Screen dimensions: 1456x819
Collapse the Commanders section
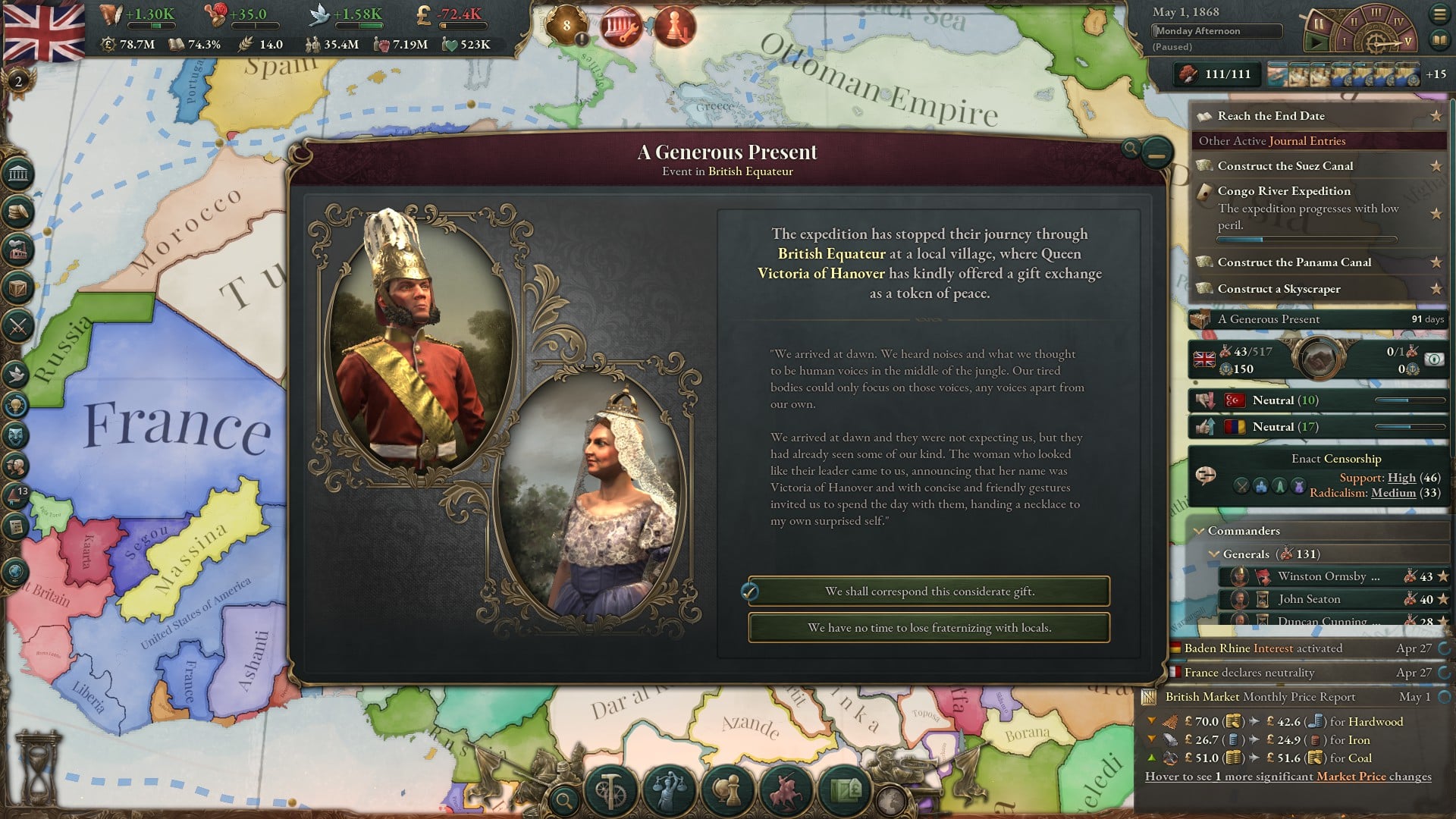1199,531
